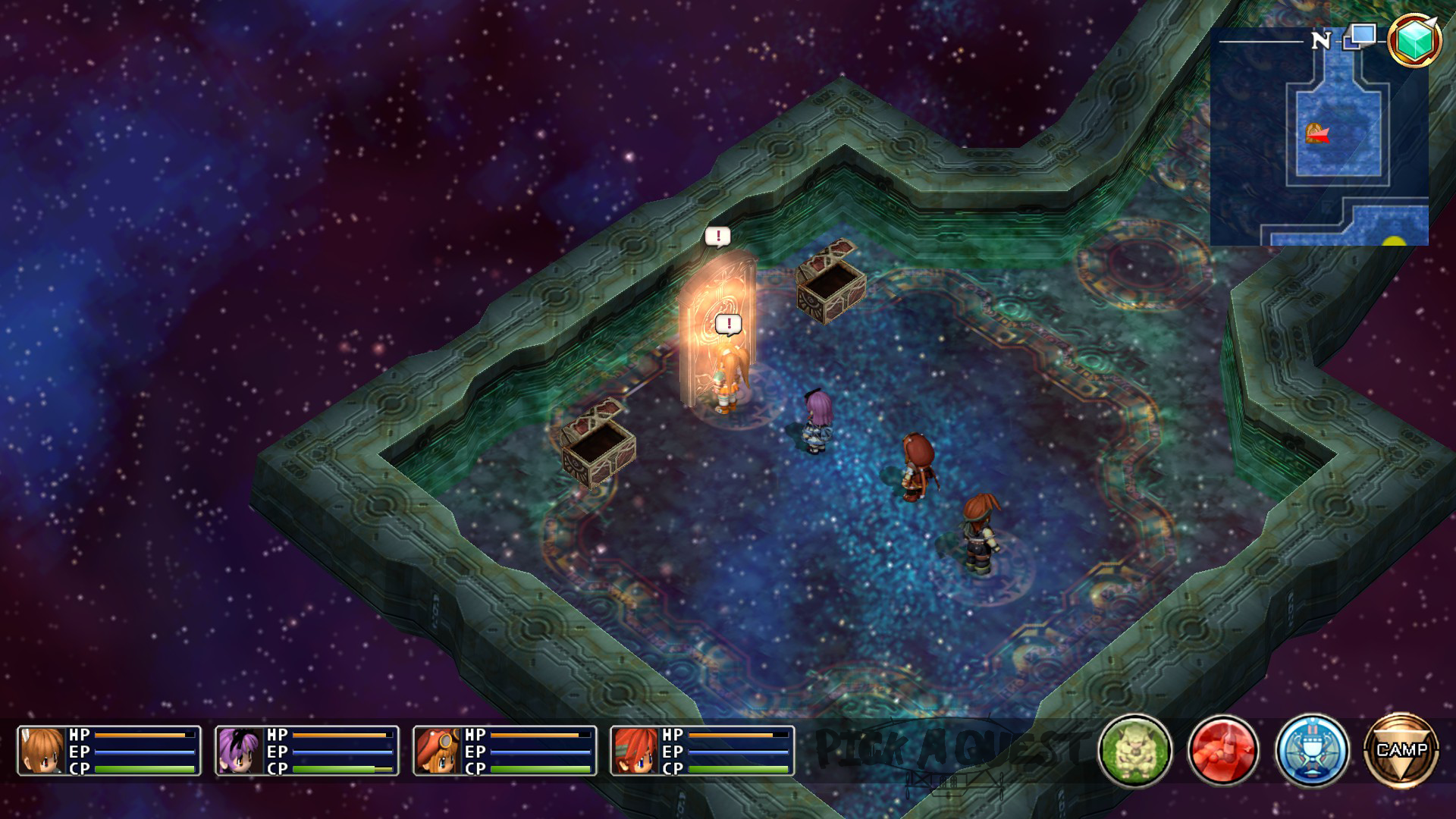Activate the blue chalice icon
This screenshot has width=1456, height=819.
(1312, 750)
